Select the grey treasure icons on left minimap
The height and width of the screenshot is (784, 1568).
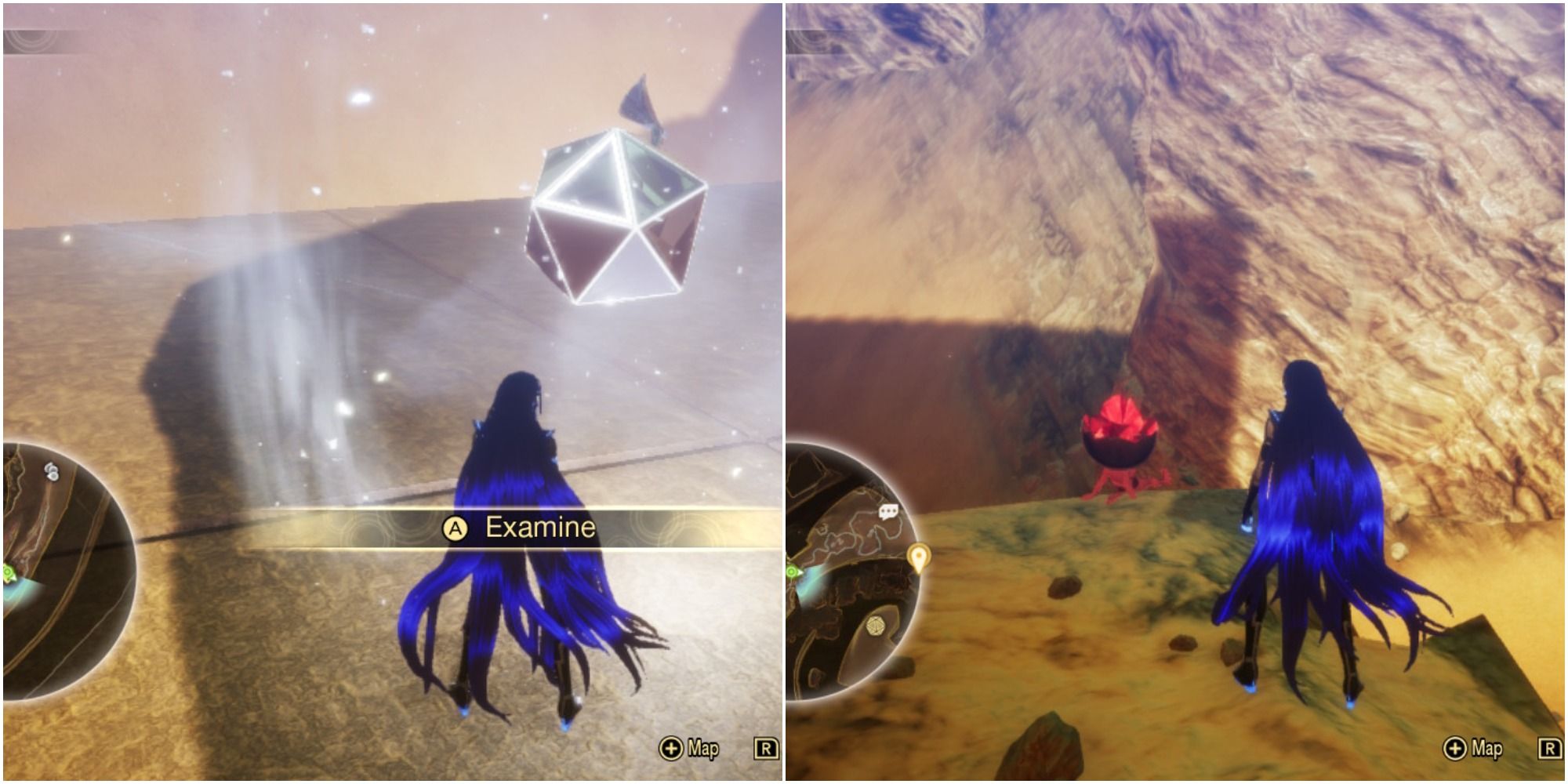pyautogui.click(x=52, y=469)
